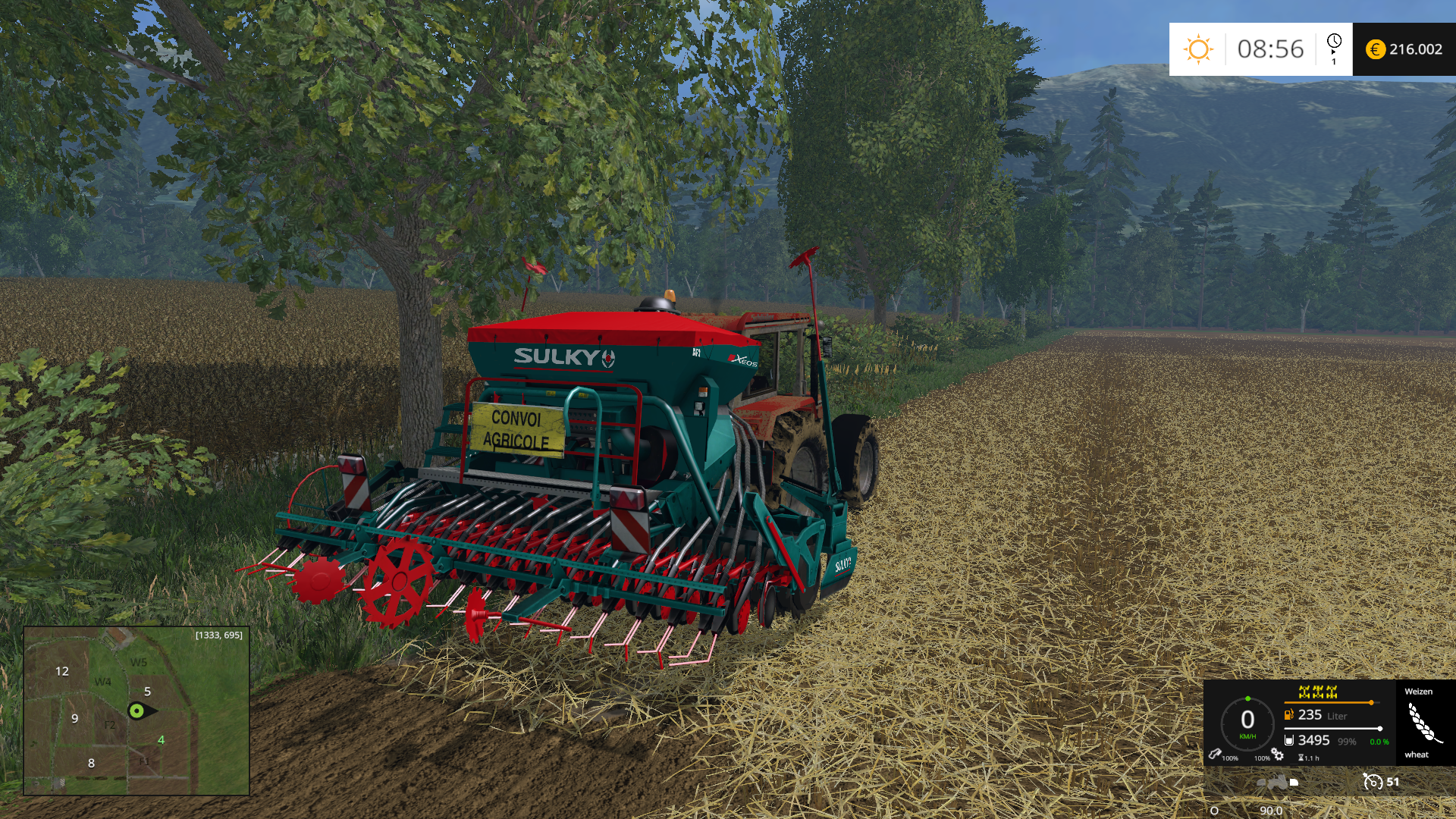This screenshot has height=819, width=1456.
Task: Select the yellow drivetrain axle icons
Action: point(1317,692)
